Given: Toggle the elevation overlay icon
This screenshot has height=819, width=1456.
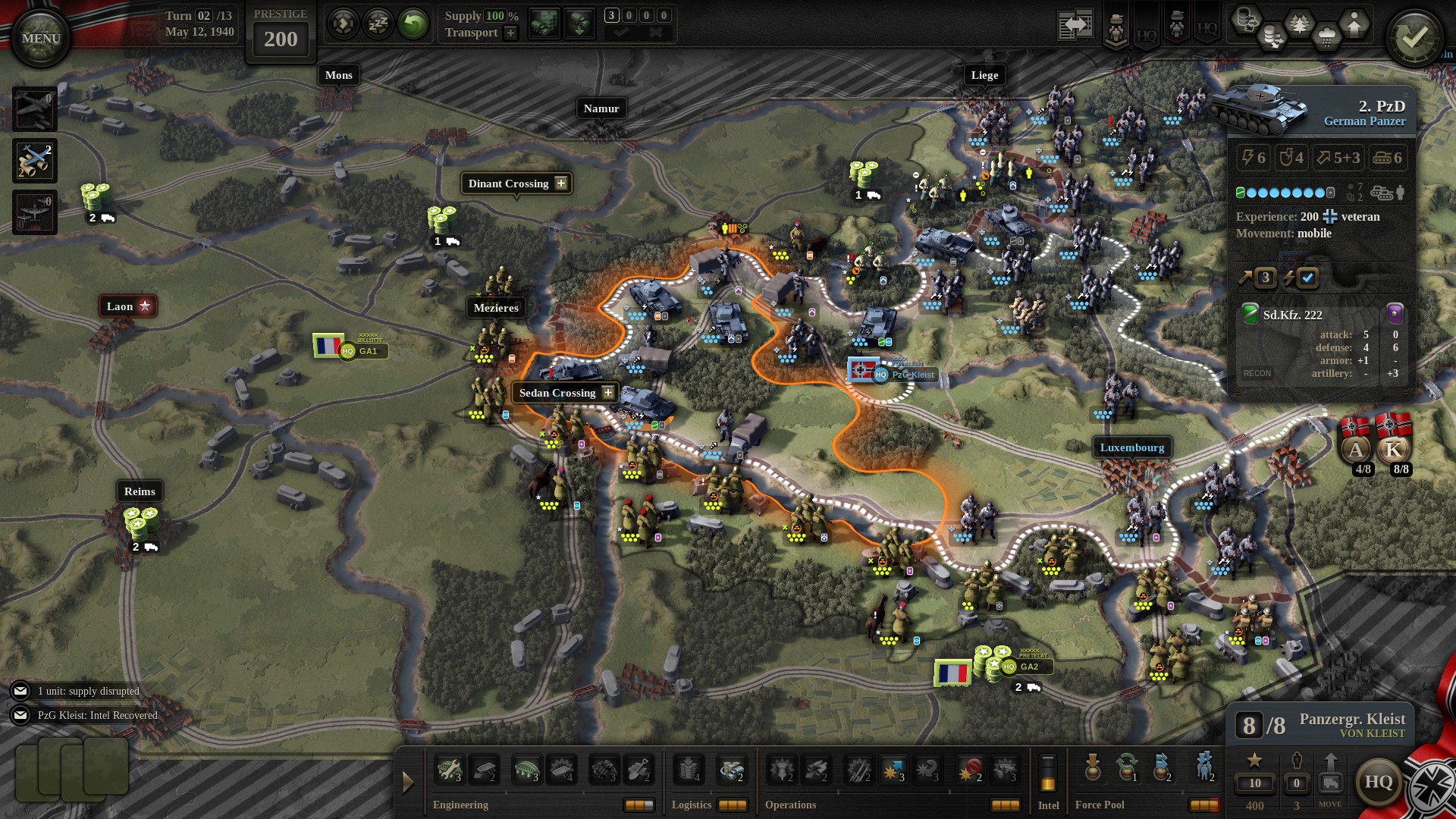Looking at the screenshot, I should (1355, 25).
